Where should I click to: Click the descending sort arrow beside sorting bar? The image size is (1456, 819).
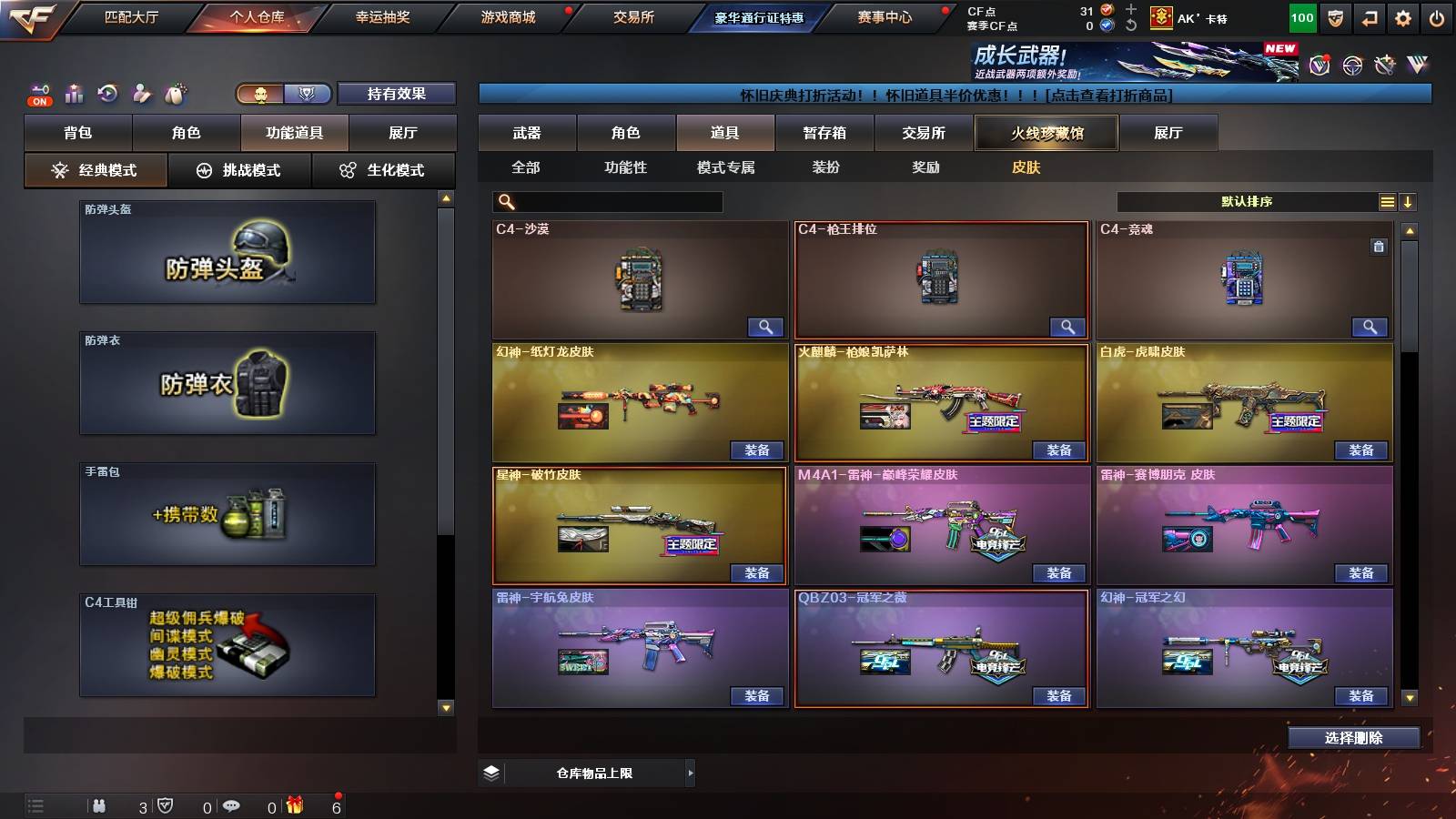[1410, 201]
